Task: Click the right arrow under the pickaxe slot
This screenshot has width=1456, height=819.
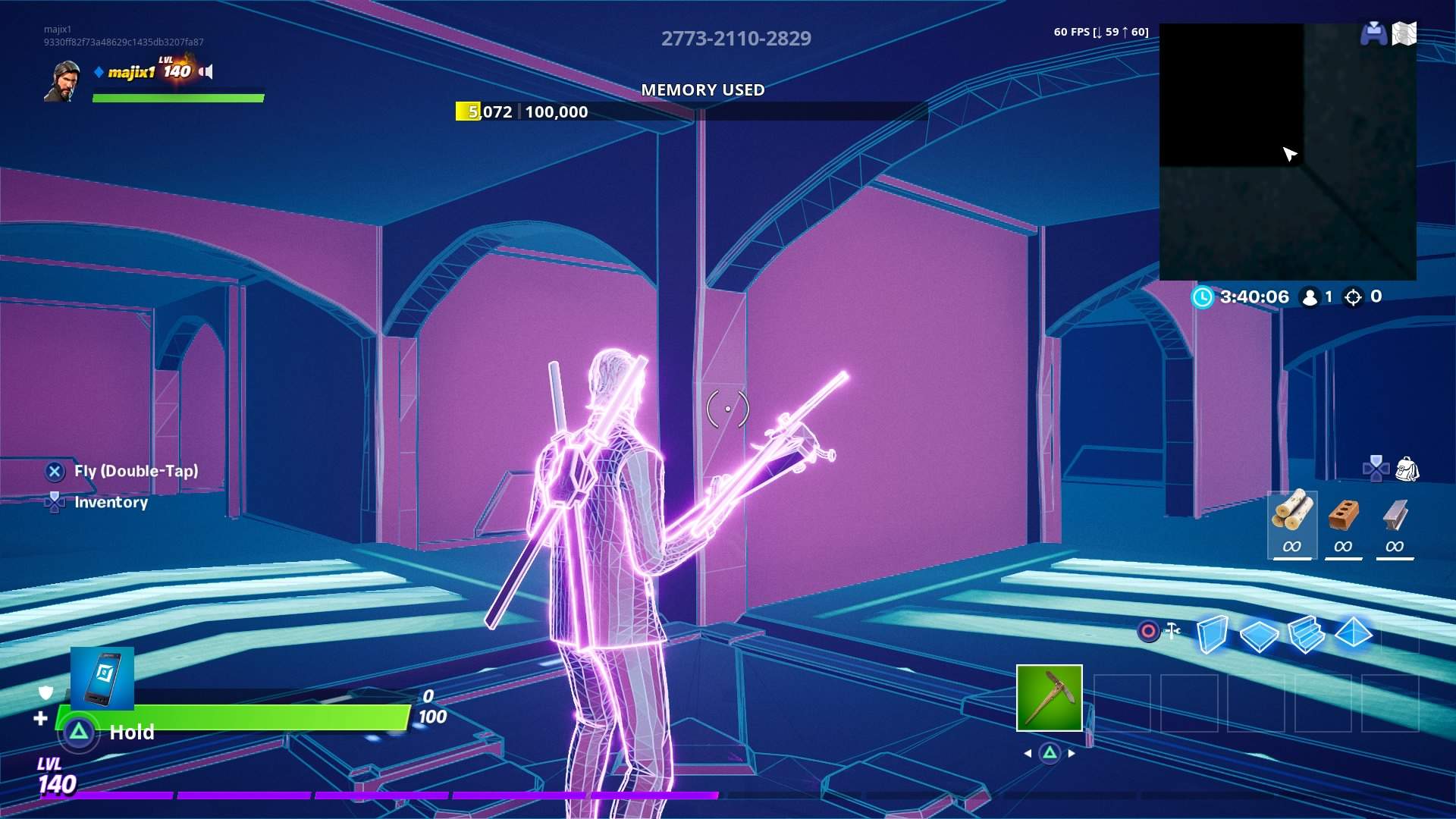Action: coord(1072,755)
